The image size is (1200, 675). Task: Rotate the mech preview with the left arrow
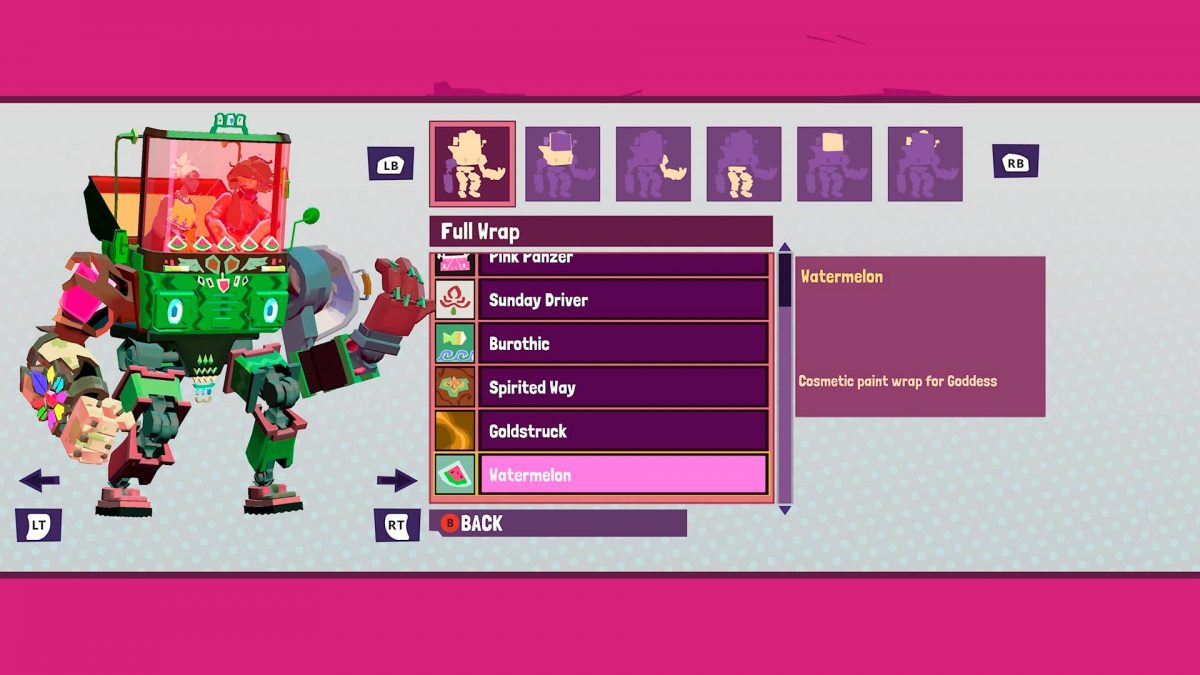pyautogui.click(x=39, y=481)
